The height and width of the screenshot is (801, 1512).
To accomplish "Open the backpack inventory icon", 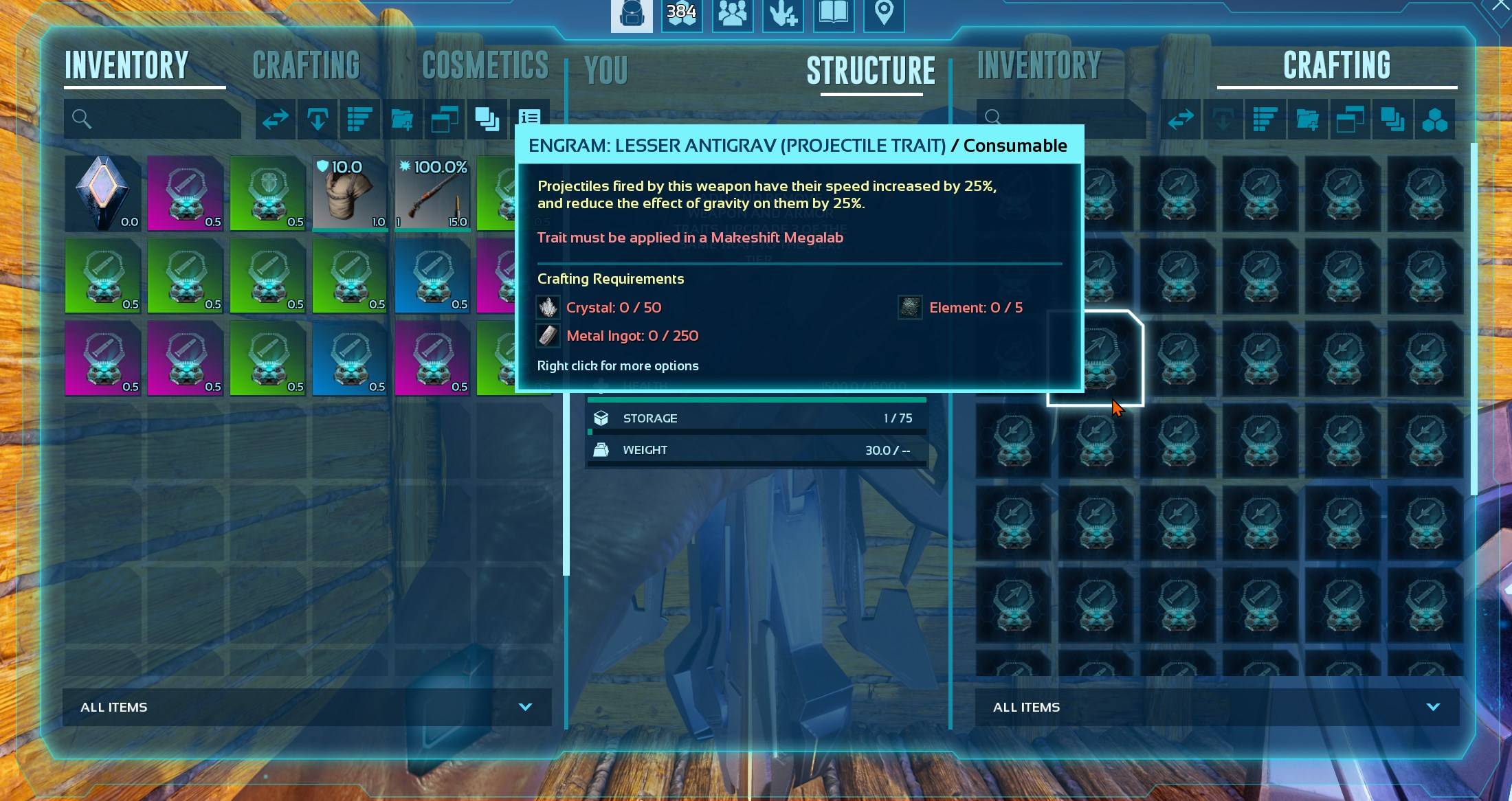I will coord(631,15).
